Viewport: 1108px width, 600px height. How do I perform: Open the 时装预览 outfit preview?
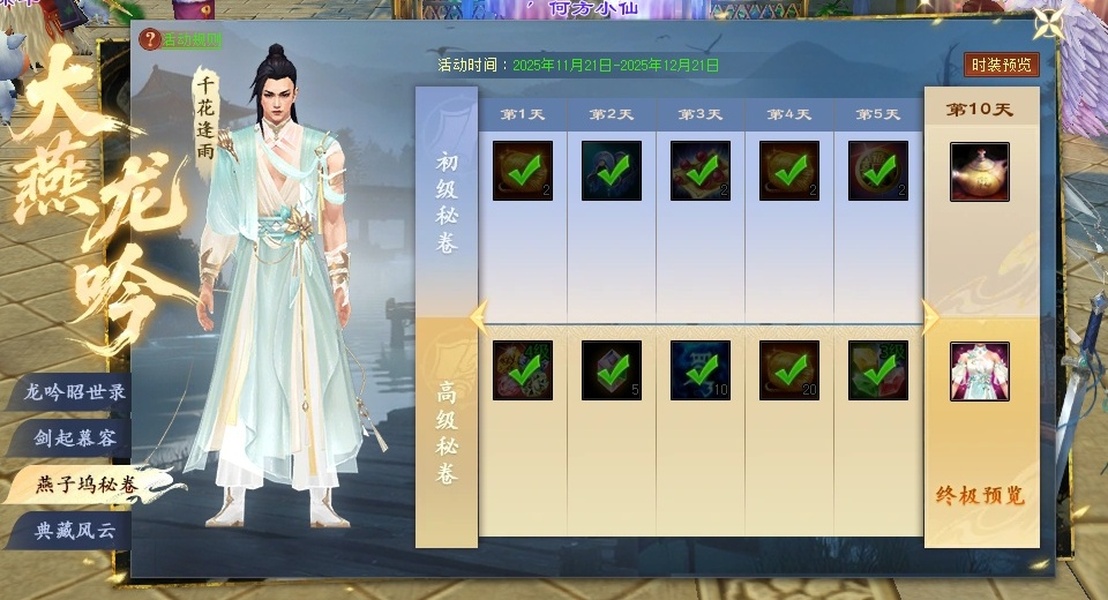pyautogui.click(x=1001, y=65)
